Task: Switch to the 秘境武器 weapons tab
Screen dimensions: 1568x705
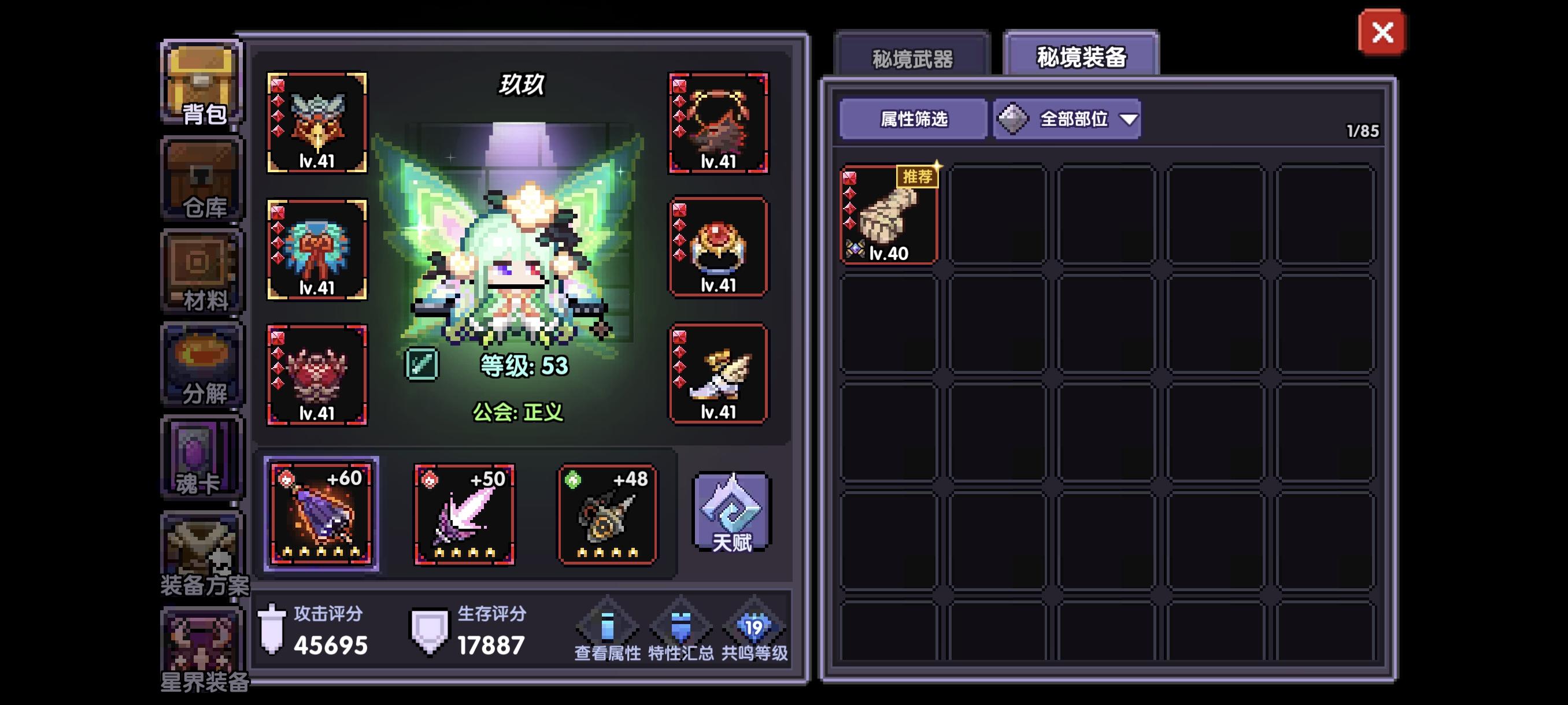Action: coord(911,58)
